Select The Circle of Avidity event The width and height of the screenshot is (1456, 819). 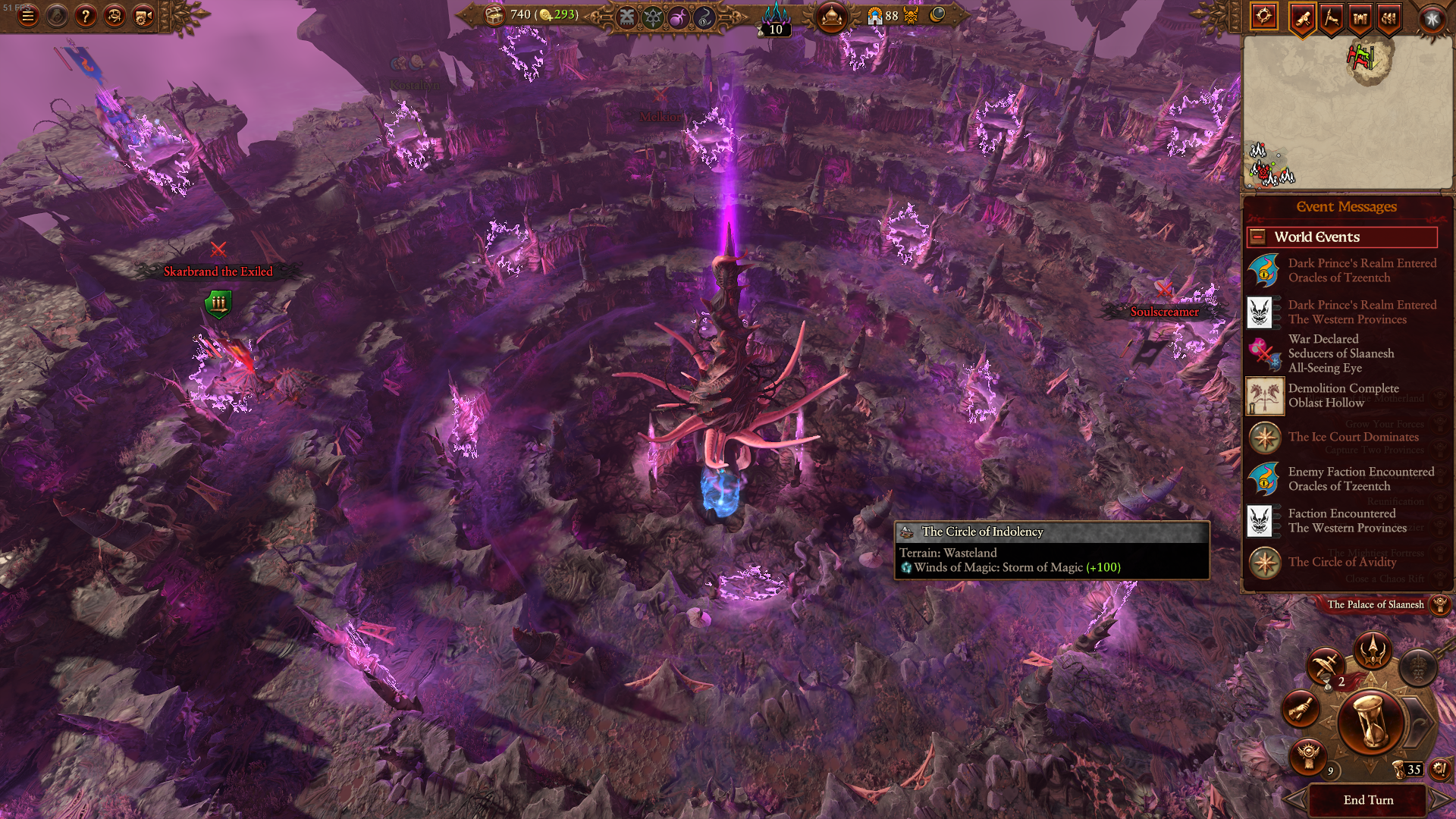pyautogui.click(x=1341, y=562)
